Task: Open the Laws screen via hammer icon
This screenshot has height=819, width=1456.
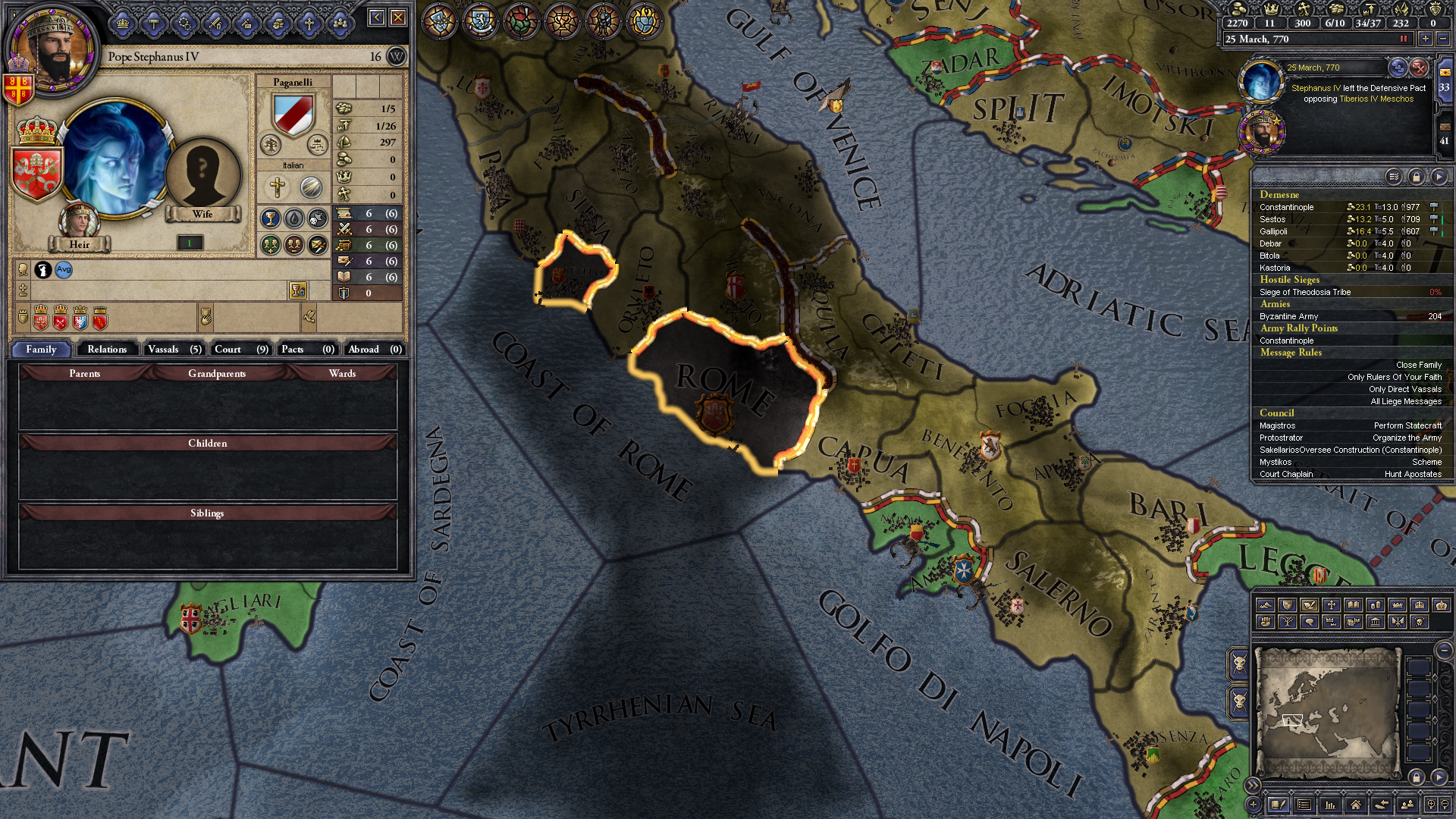Action: click(154, 23)
